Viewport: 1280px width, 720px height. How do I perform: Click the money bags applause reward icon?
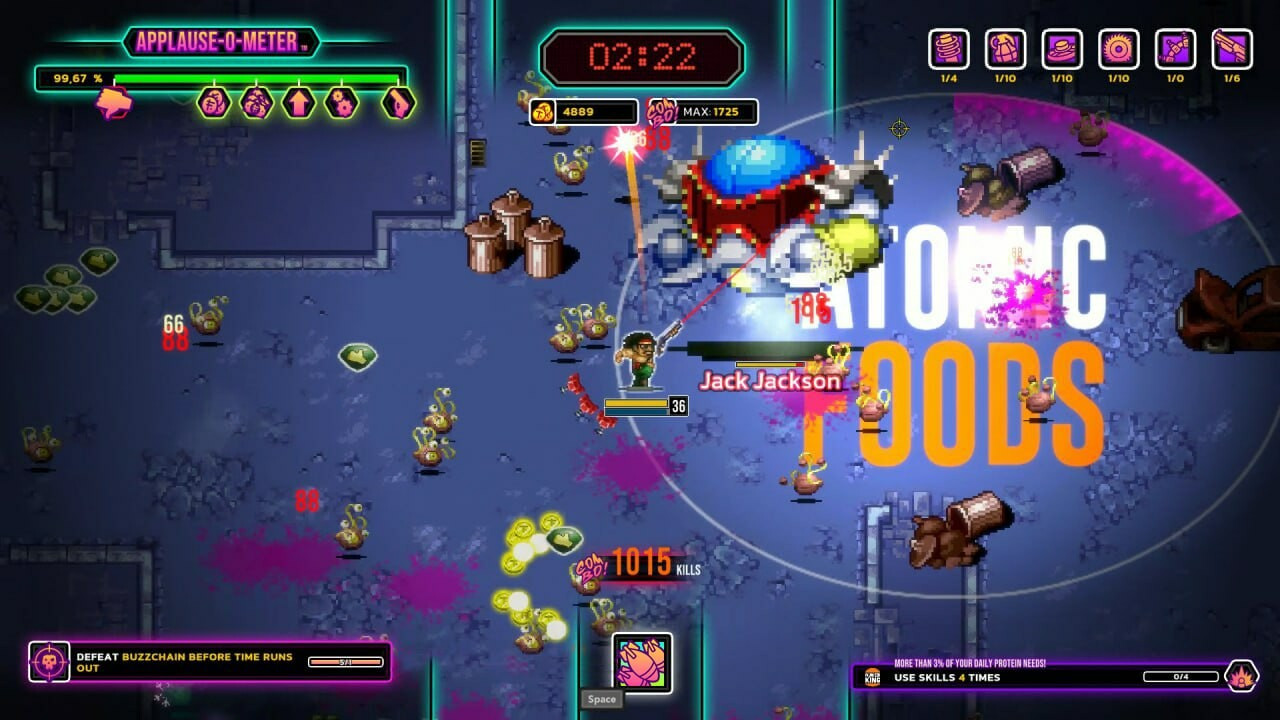(256, 102)
